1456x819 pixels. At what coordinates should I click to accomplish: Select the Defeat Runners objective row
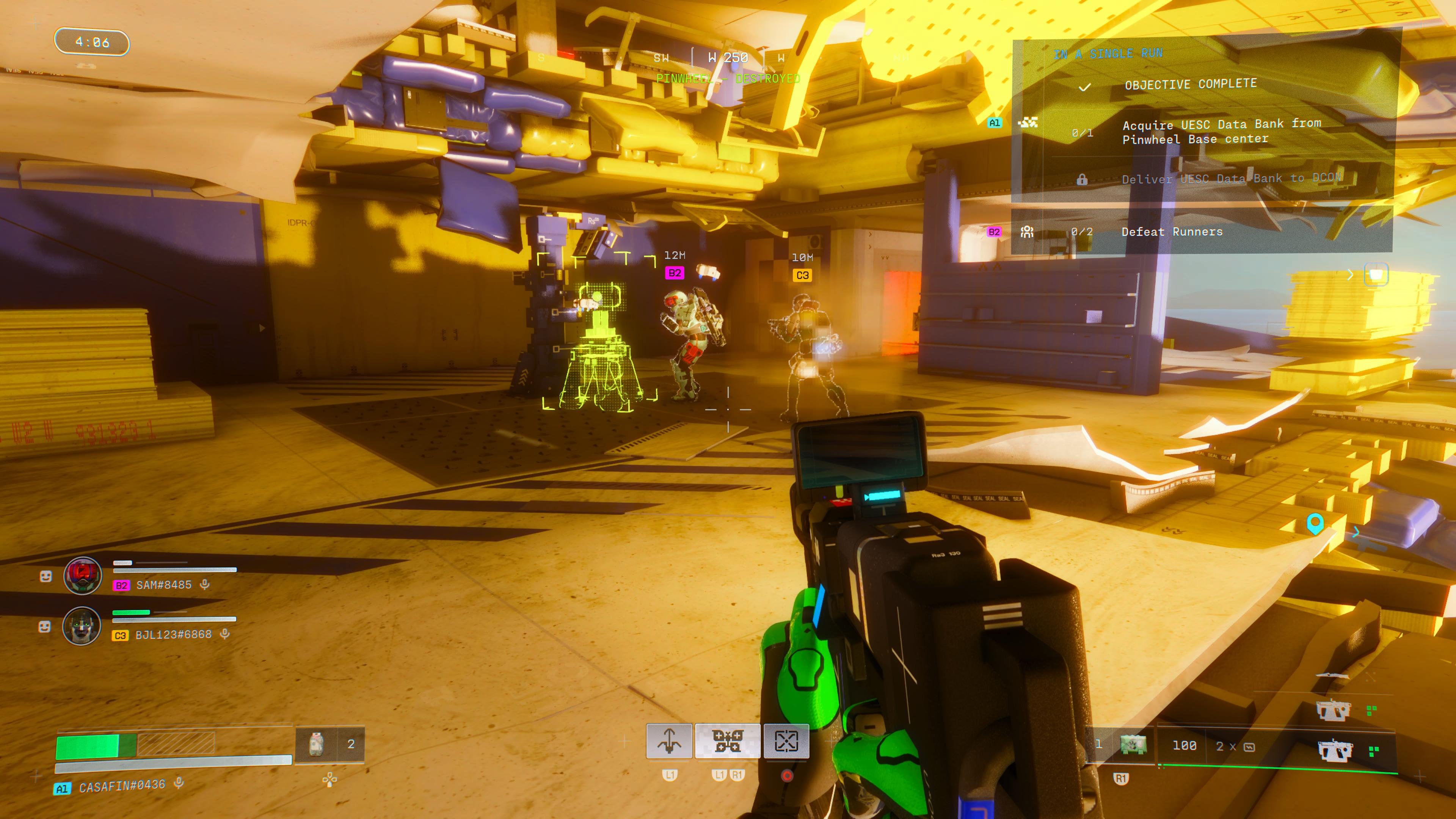1172,232
